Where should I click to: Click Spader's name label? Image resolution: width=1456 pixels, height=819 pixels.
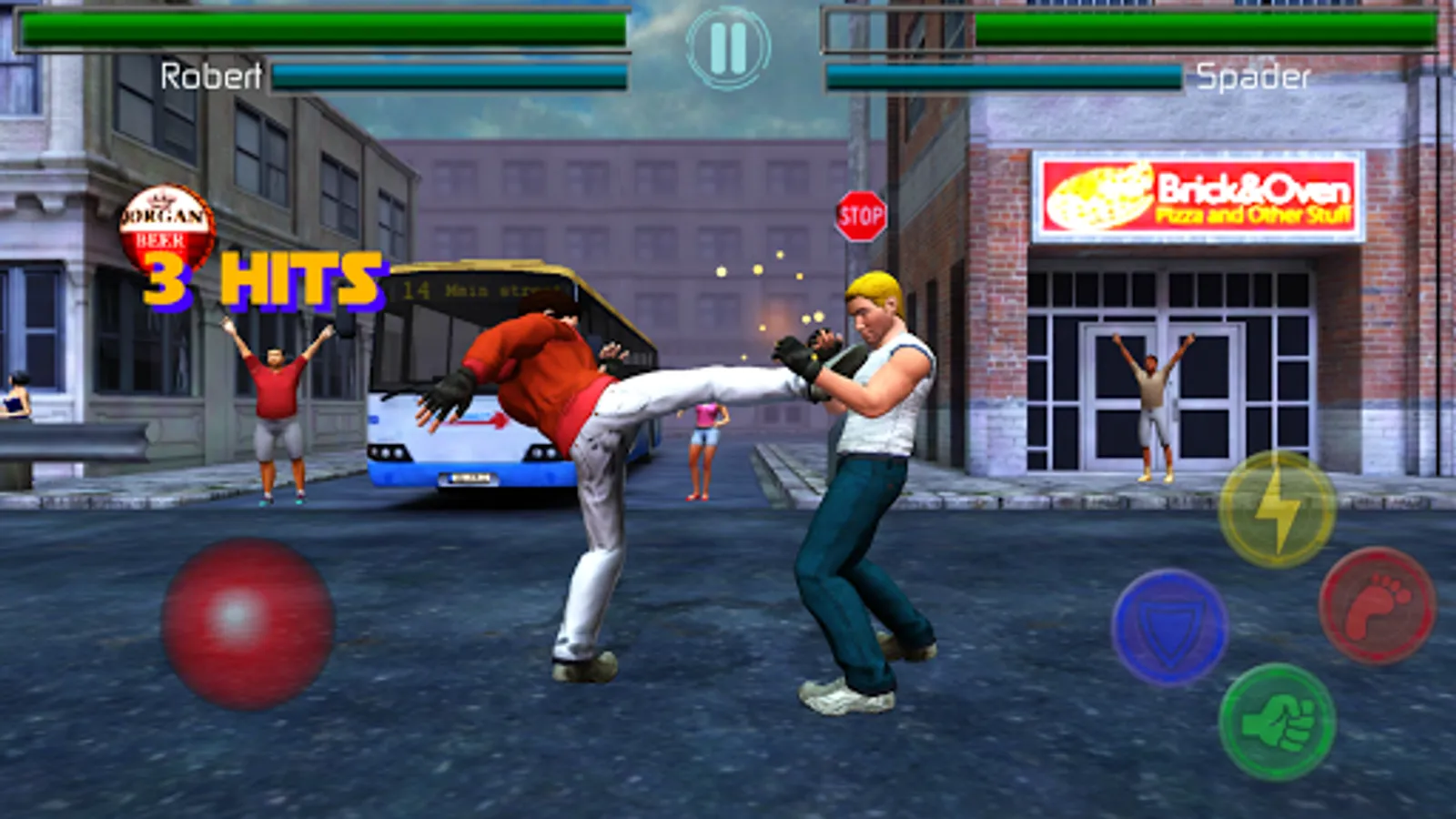coord(1254,74)
